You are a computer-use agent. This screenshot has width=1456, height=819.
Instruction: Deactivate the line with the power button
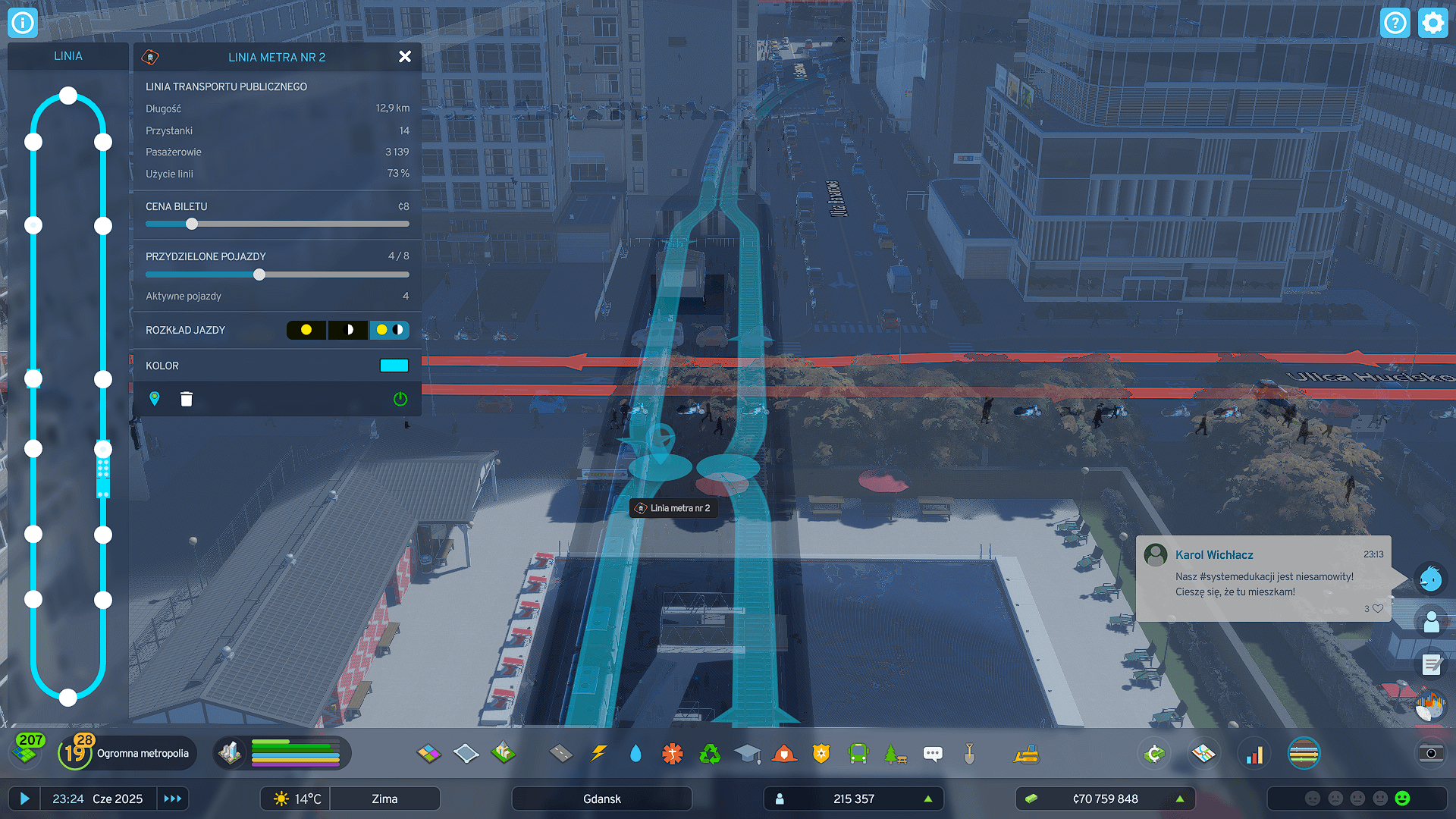pos(400,399)
